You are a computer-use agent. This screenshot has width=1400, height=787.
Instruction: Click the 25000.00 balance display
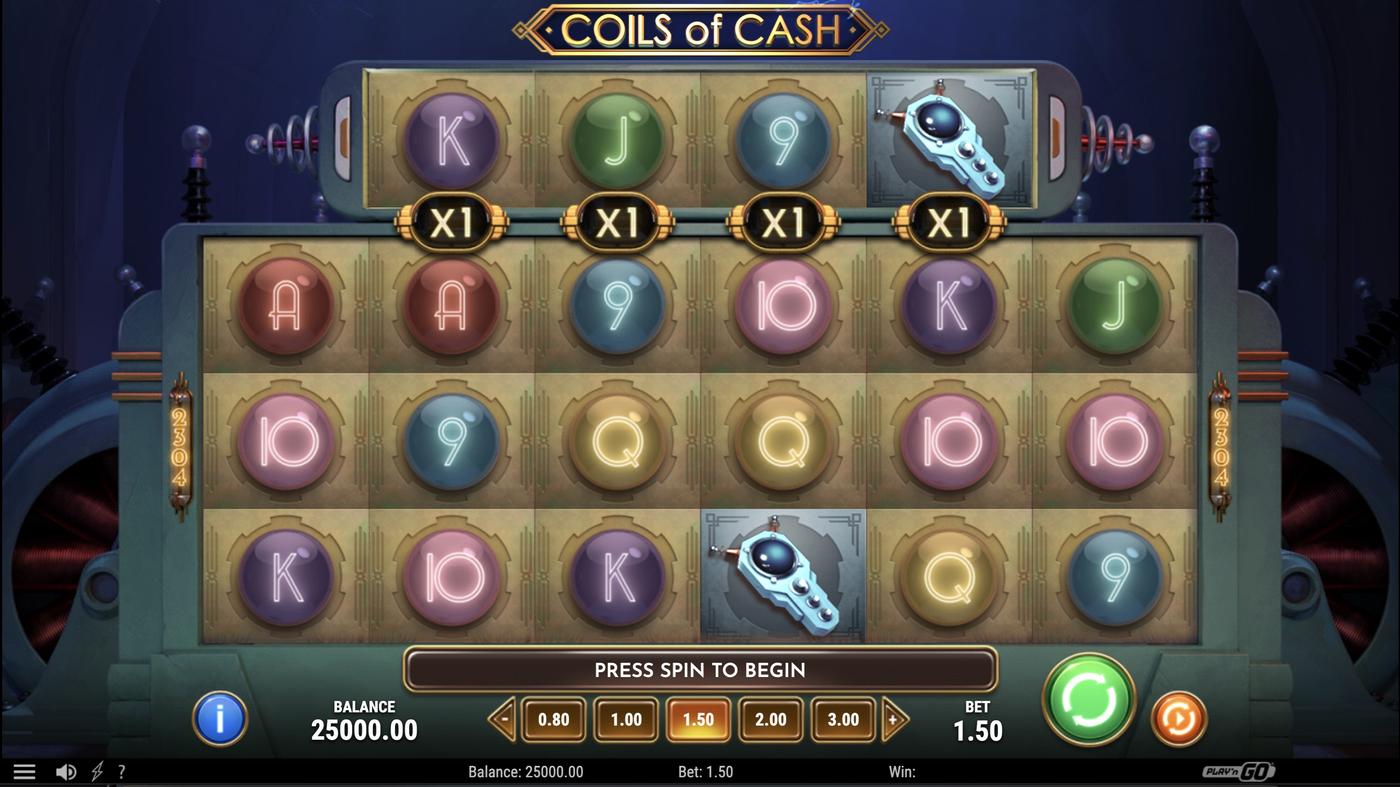(x=364, y=730)
